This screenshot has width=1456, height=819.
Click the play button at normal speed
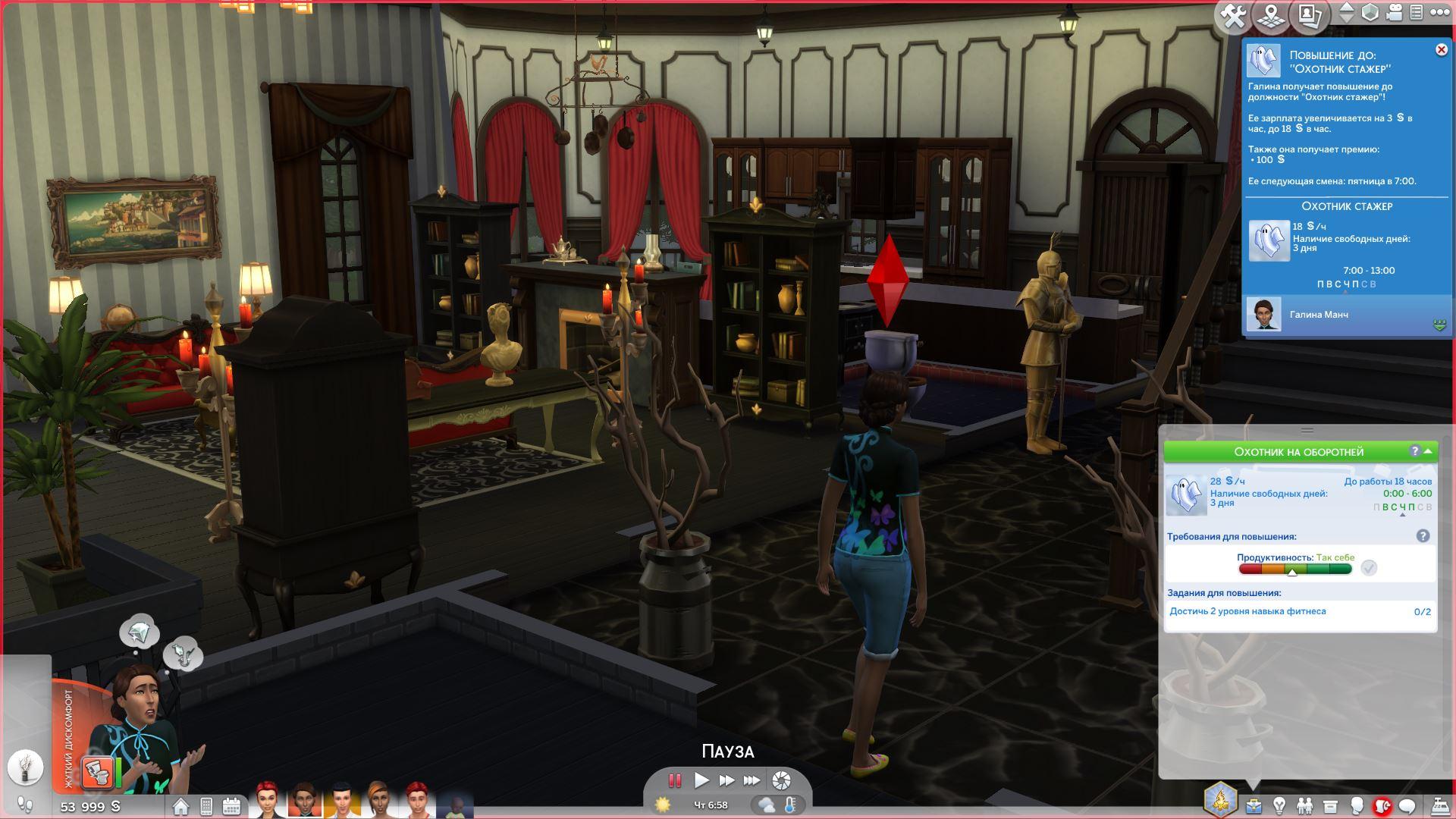pos(701,780)
